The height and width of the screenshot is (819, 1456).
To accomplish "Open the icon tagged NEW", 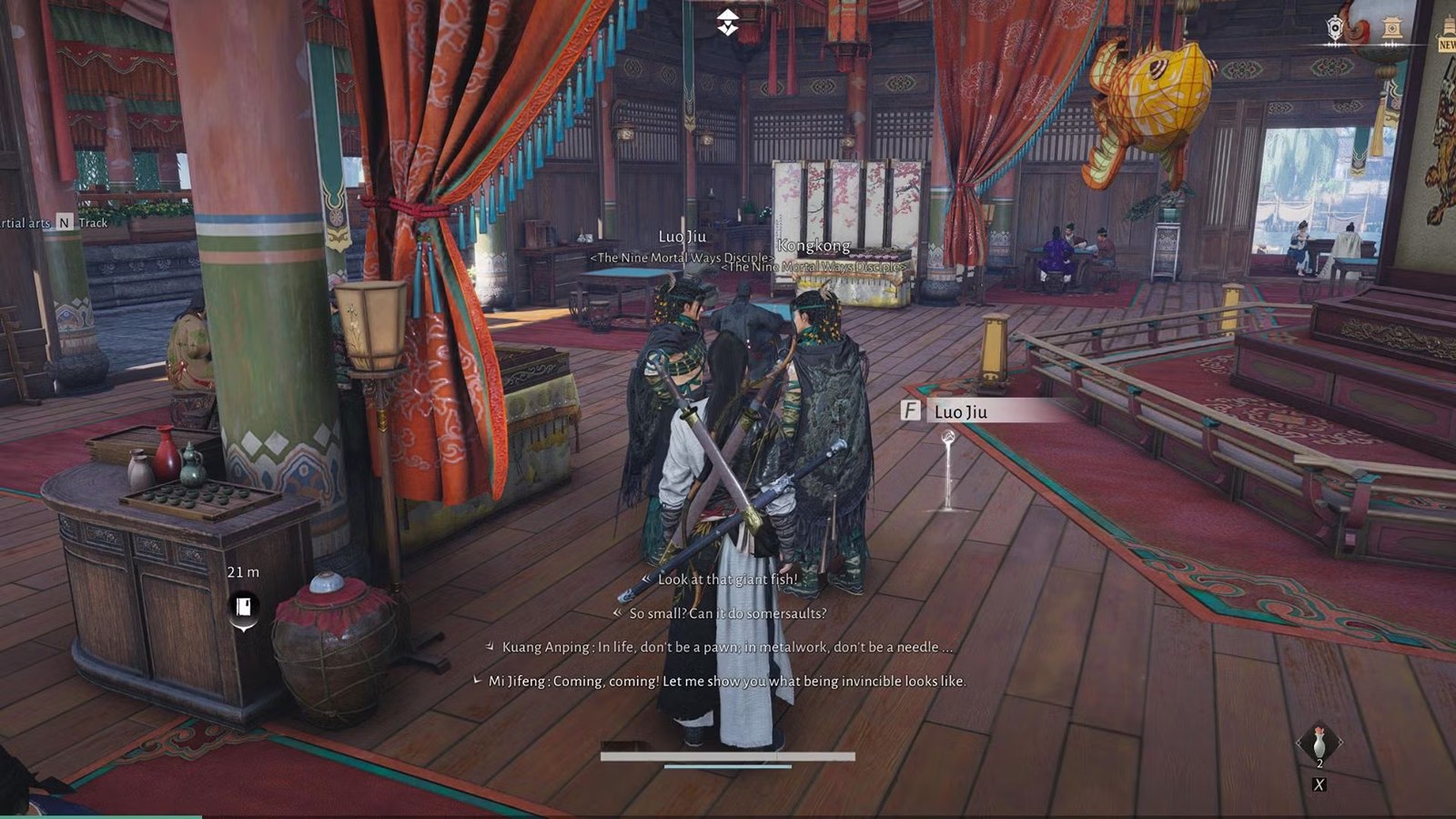I will coord(1446,38).
